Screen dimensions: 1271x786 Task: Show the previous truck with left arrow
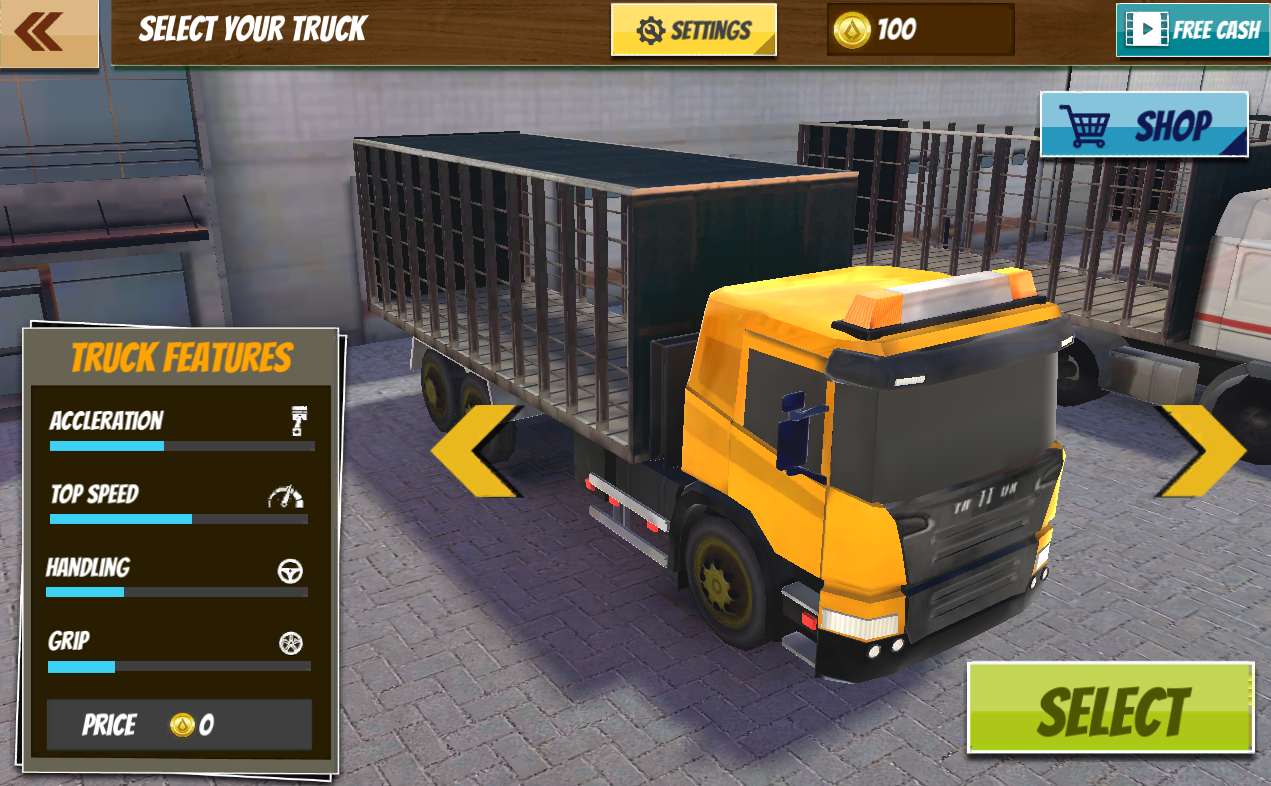coord(476,451)
